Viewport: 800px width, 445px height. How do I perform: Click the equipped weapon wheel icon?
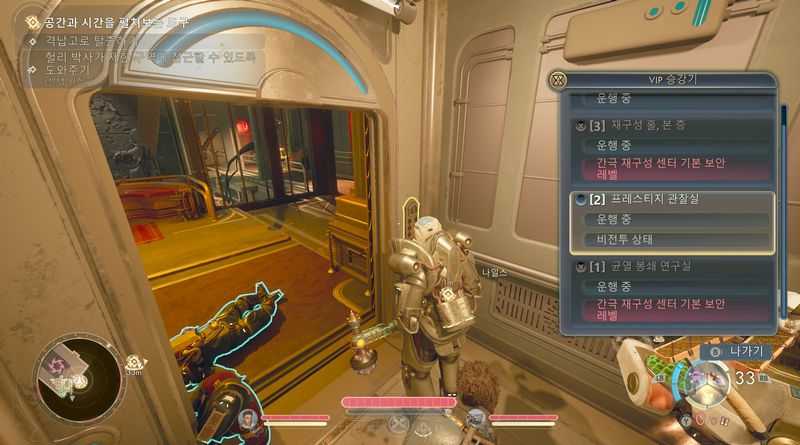click(x=707, y=381)
